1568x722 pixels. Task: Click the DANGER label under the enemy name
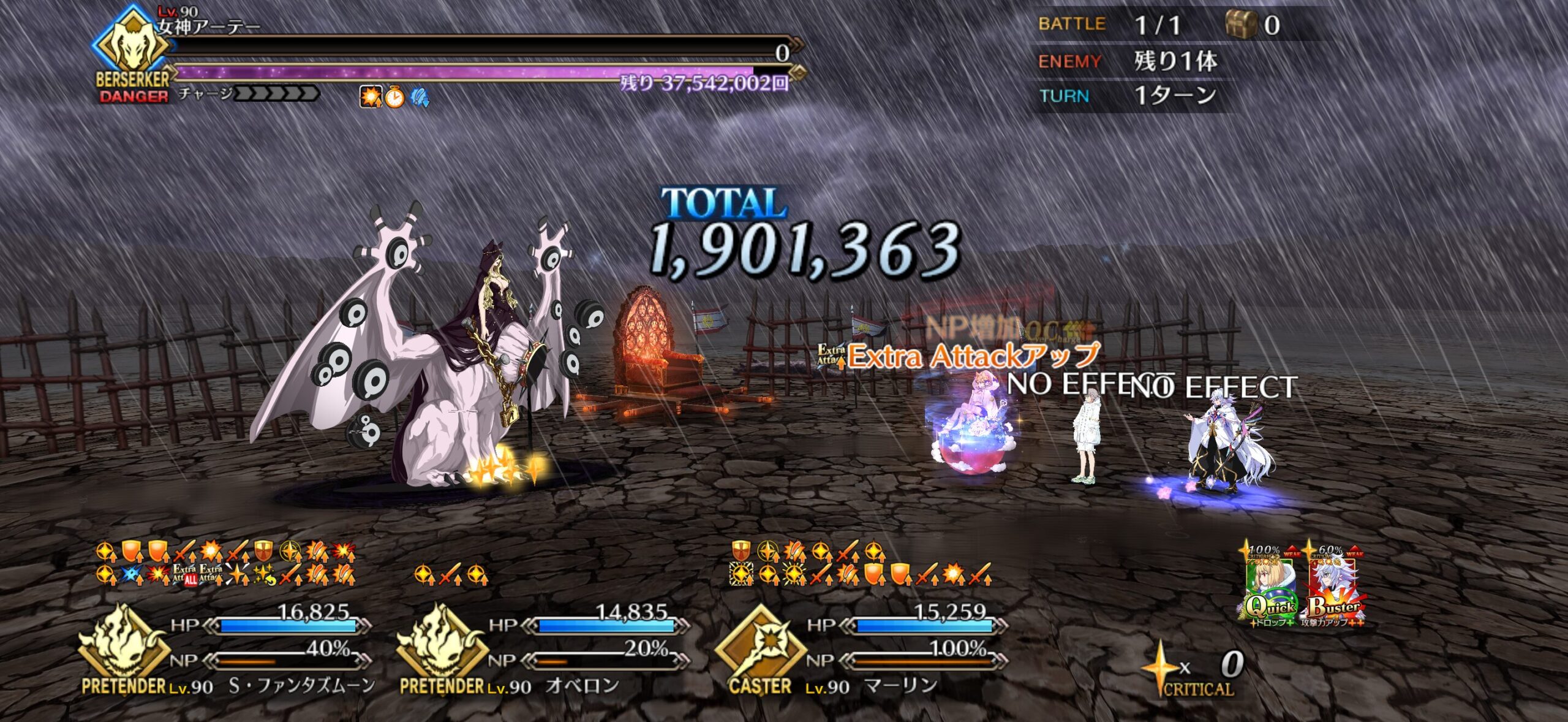(134, 97)
